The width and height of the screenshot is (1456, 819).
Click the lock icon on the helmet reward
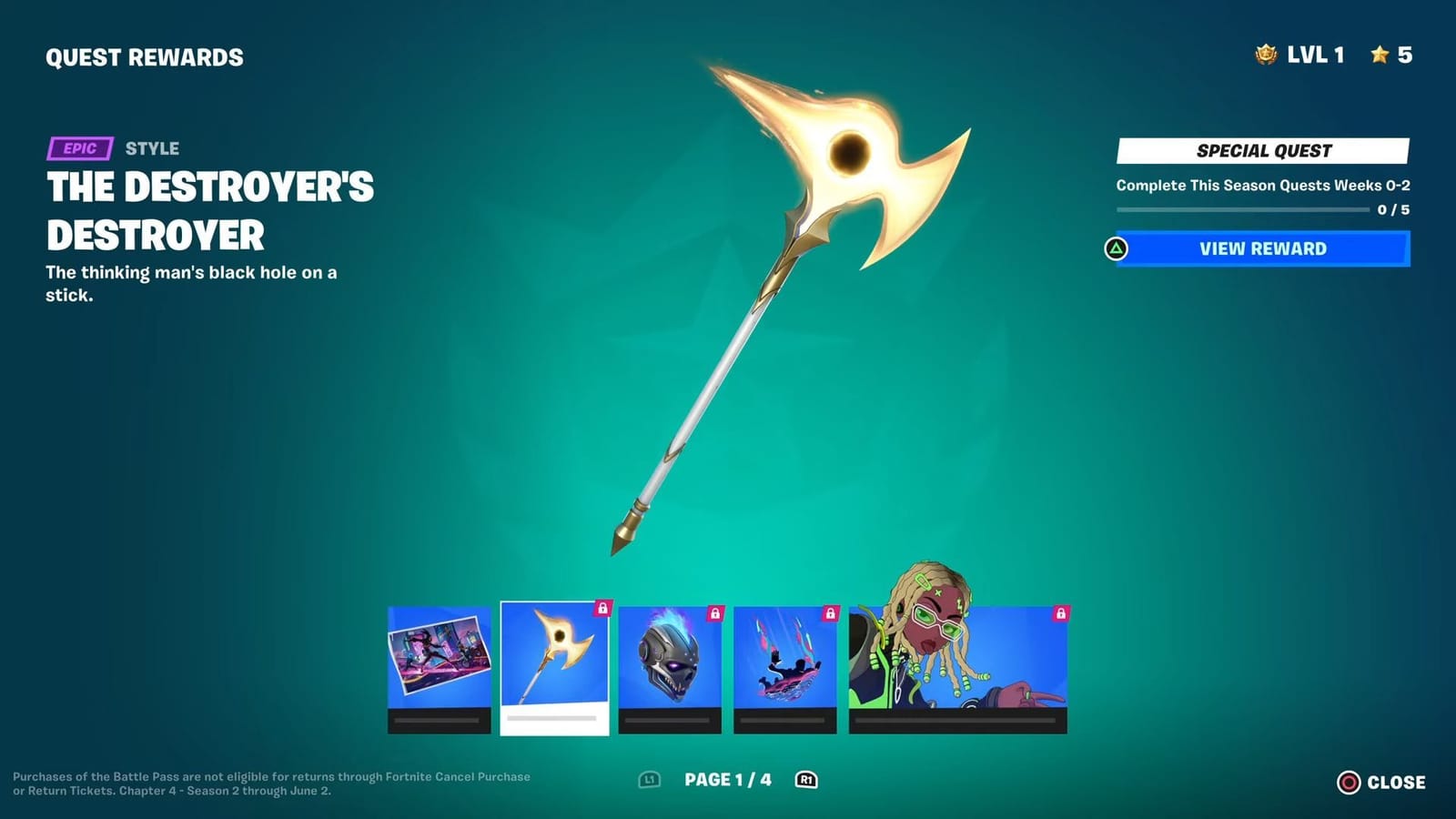(715, 612)
